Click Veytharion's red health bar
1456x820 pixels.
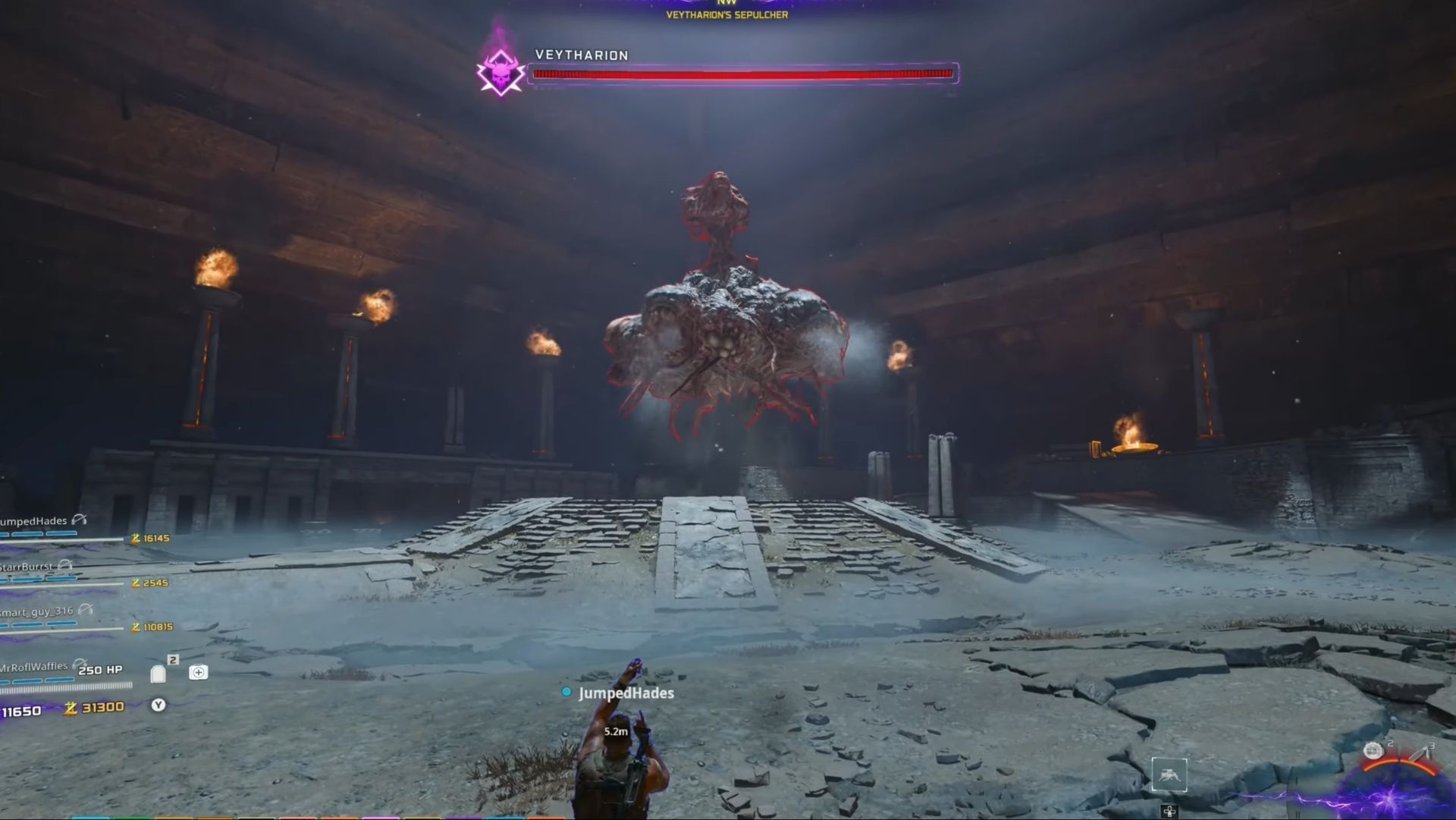[x=745, y=74]
